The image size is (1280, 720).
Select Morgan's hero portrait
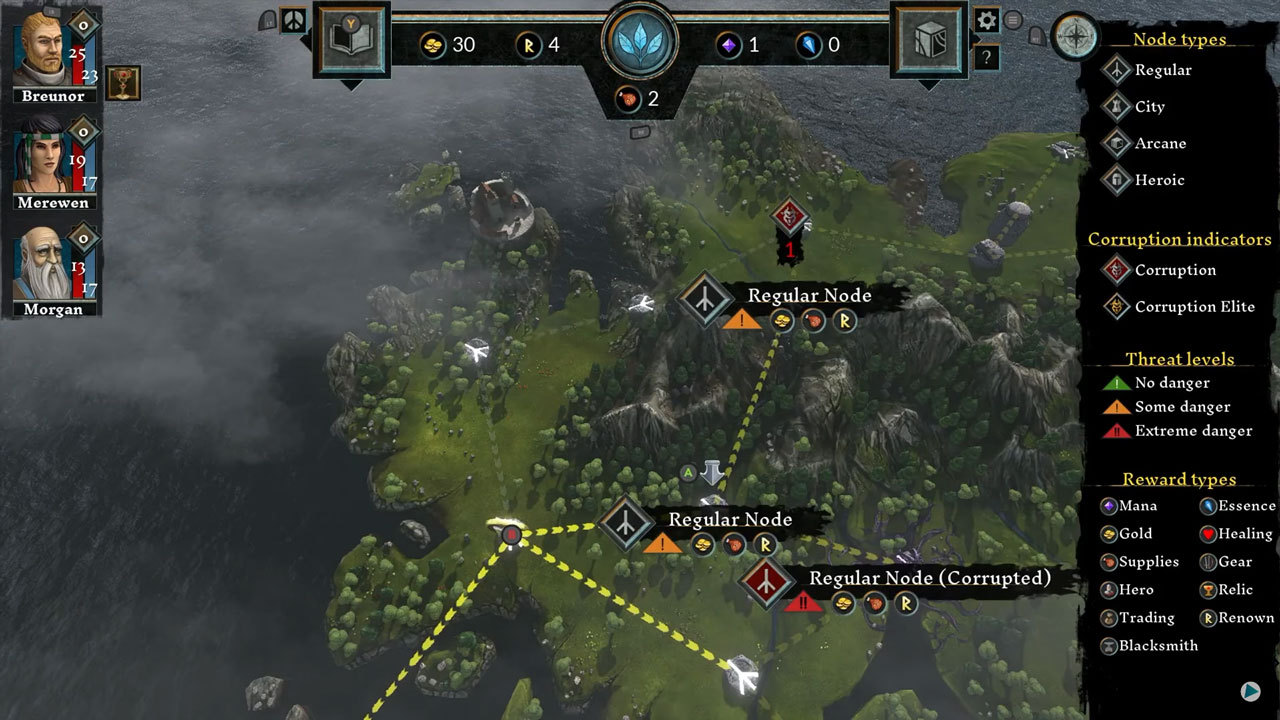pyautogui.click(x=41, y=264)
